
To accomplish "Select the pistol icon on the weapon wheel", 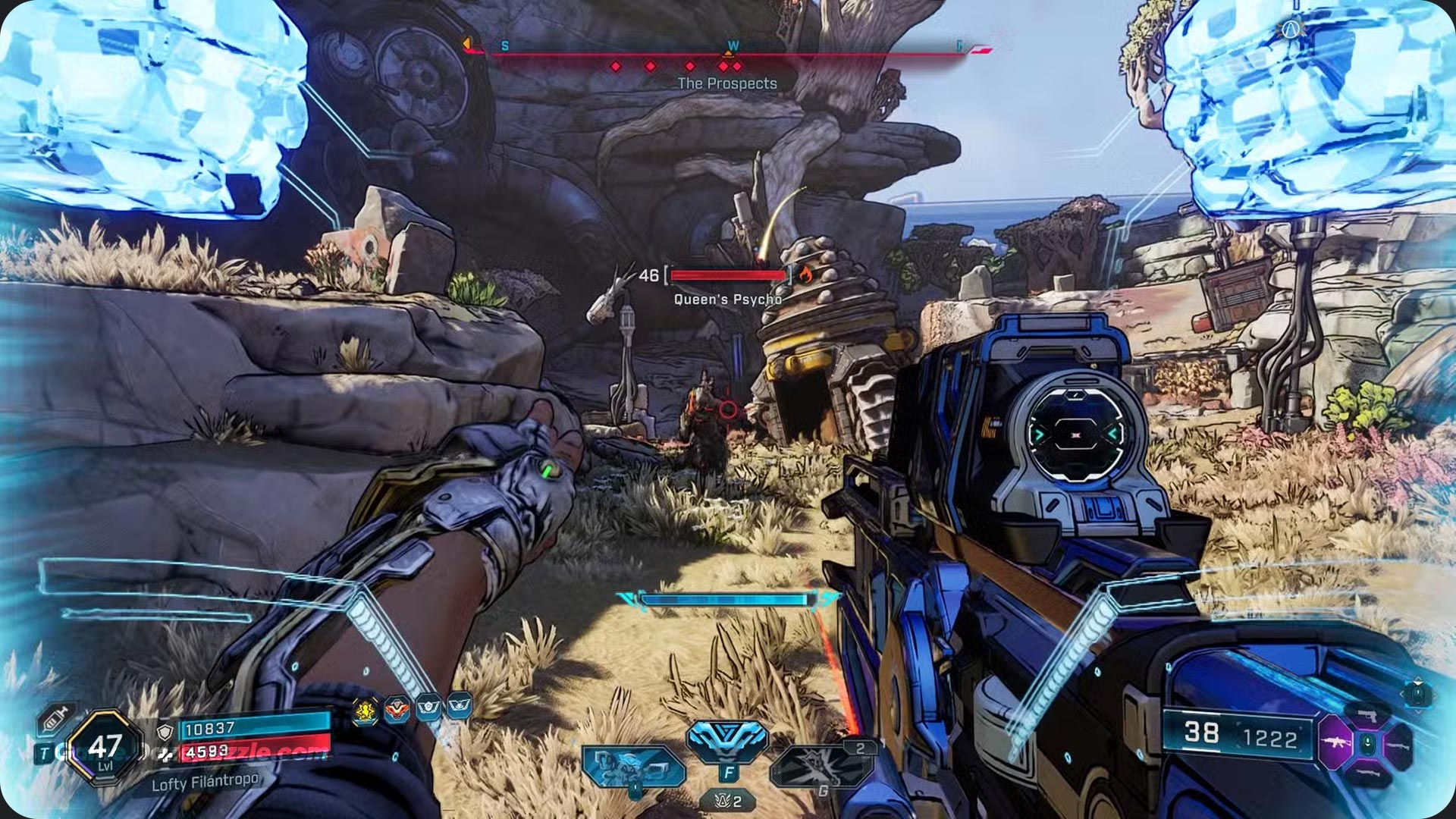I will click(1367, 715).
